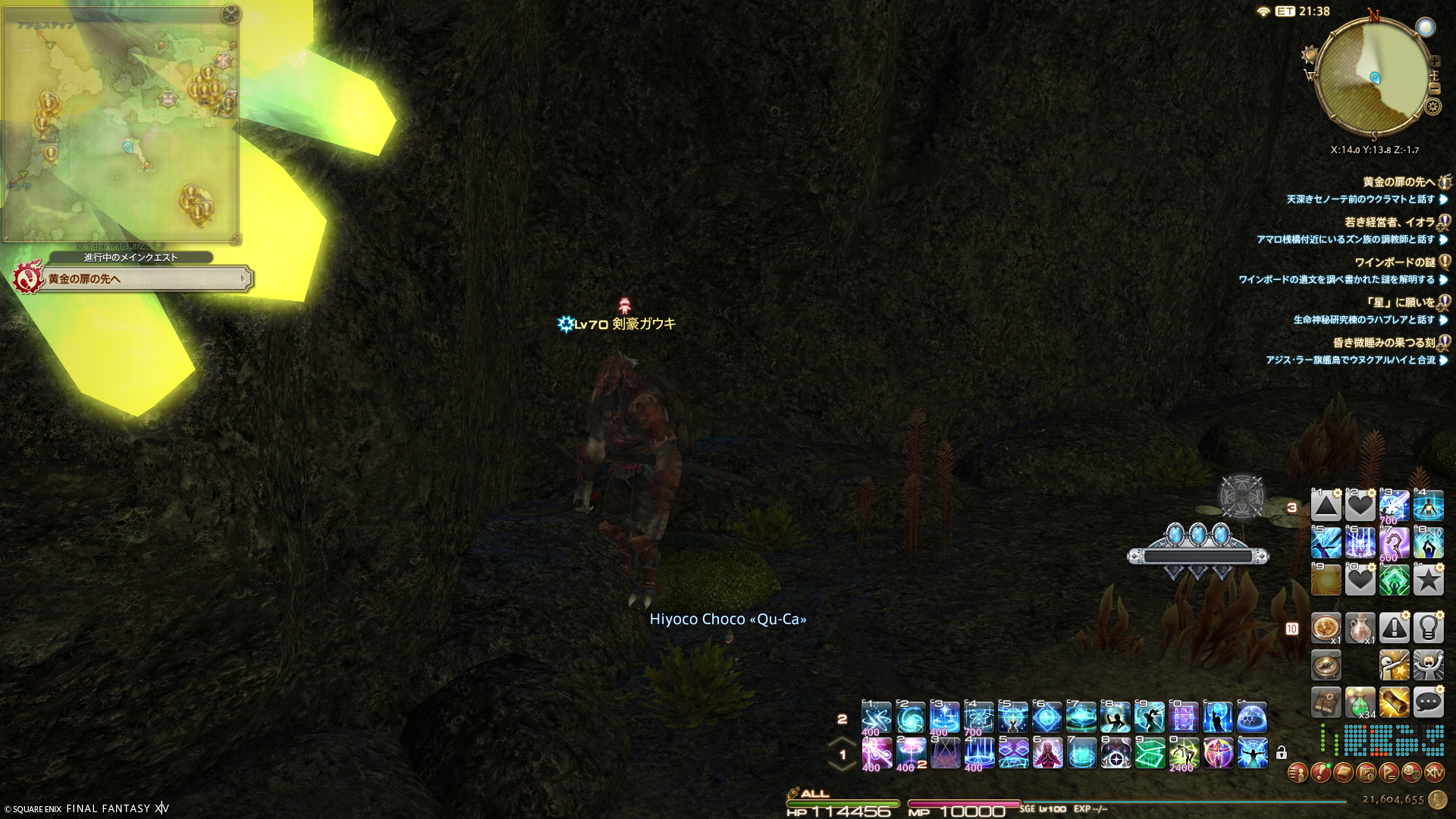Screen dimensions: 1456x819
Task: Click the gil coin currency icon
Action: (1437, 799)
